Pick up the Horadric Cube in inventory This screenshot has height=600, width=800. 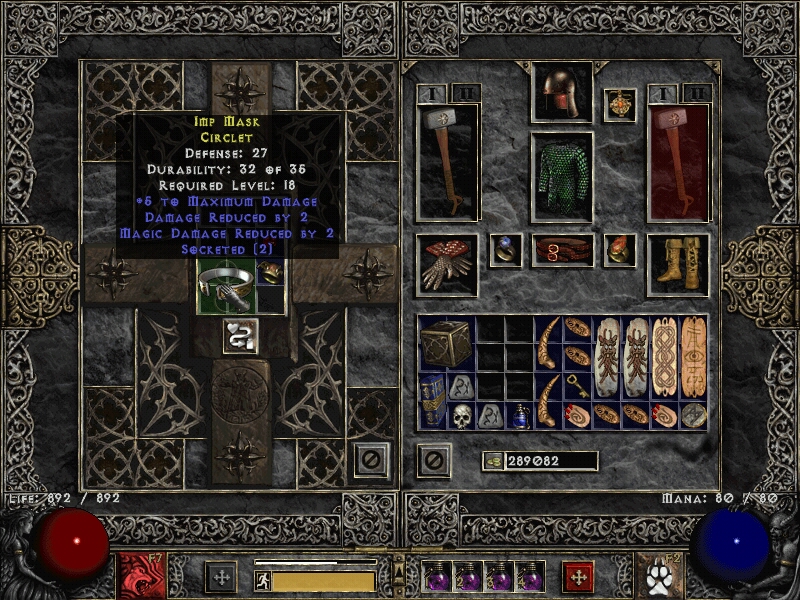point(445,343)
